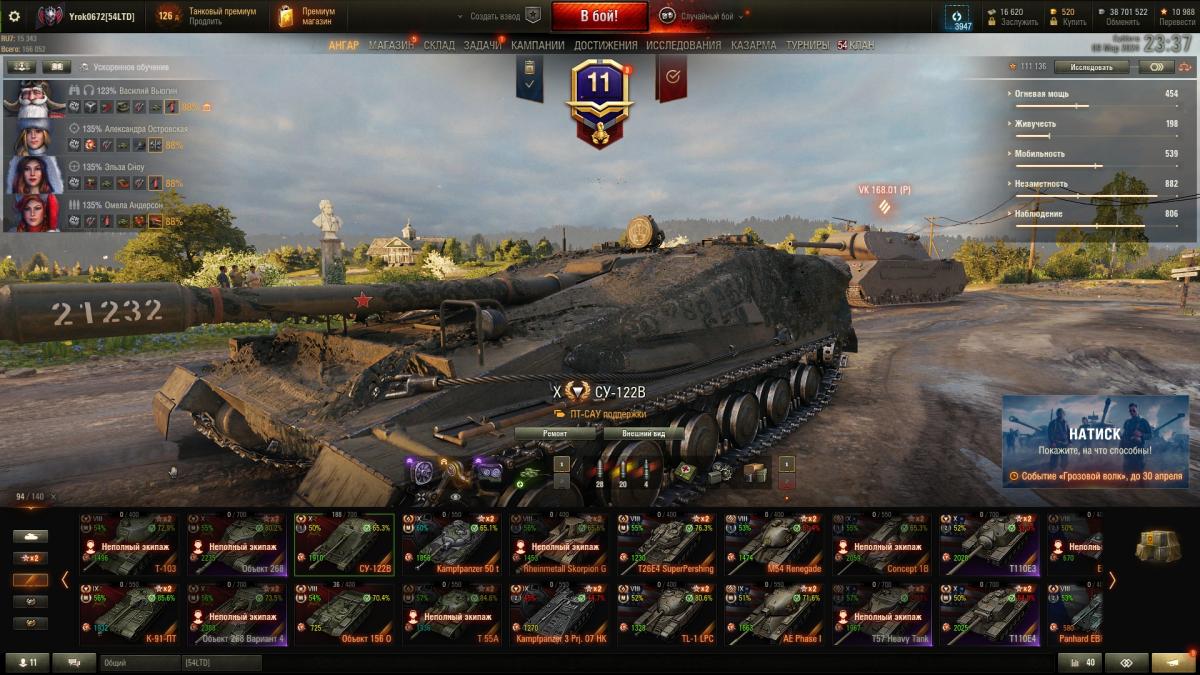
Task: Show the ДОСТИЖЕНИЯ tab
Action: pyautogui.click(x=605, y=45)
